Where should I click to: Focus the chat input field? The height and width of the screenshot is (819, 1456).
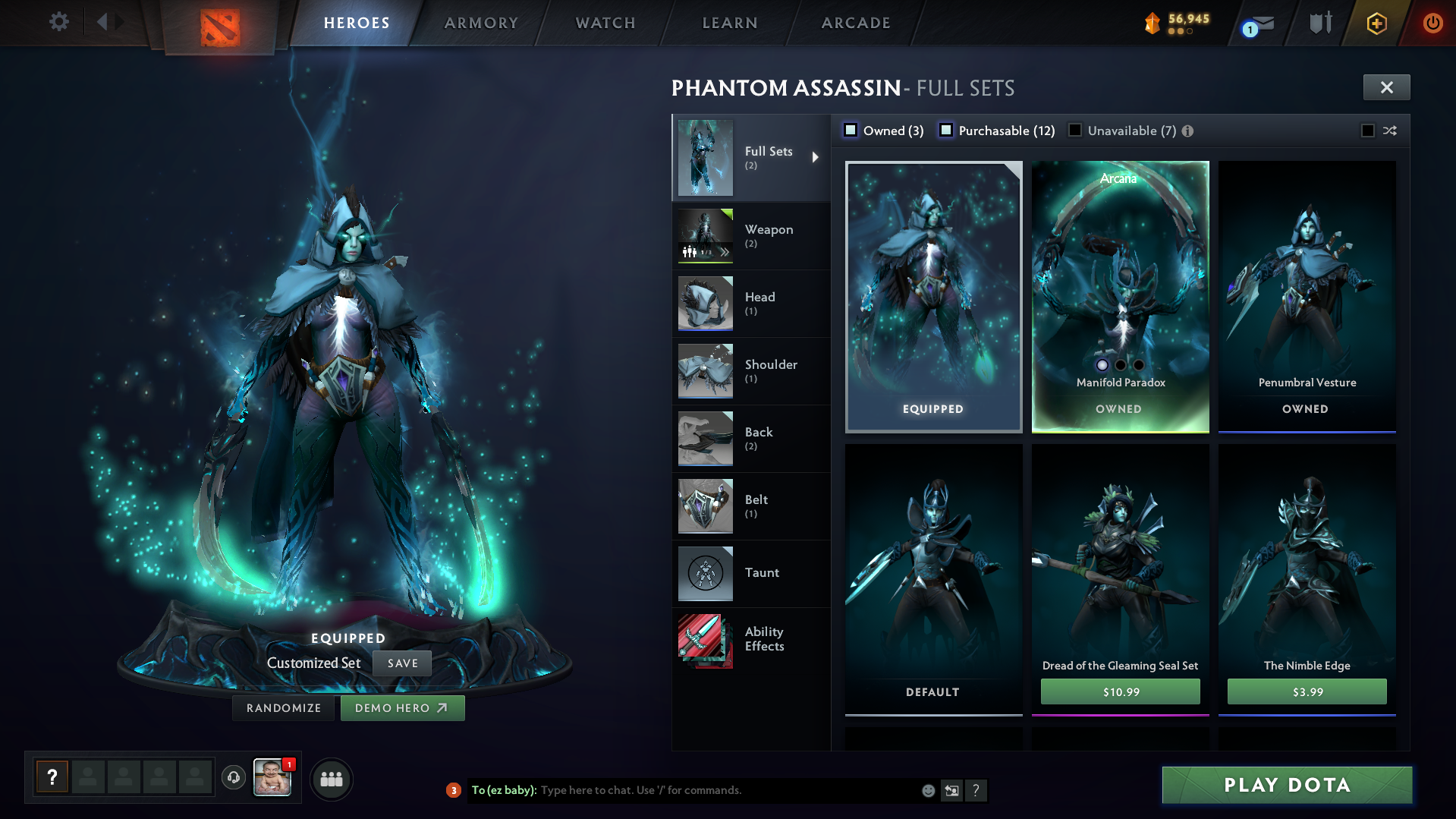click(728, 790)
